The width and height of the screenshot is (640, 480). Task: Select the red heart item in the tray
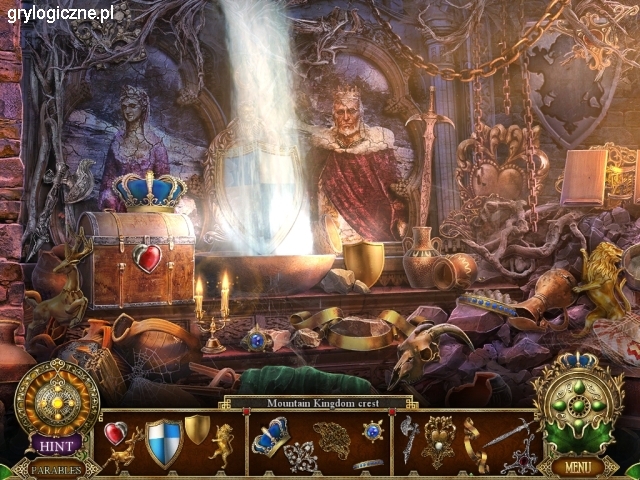tap(115, 432)
